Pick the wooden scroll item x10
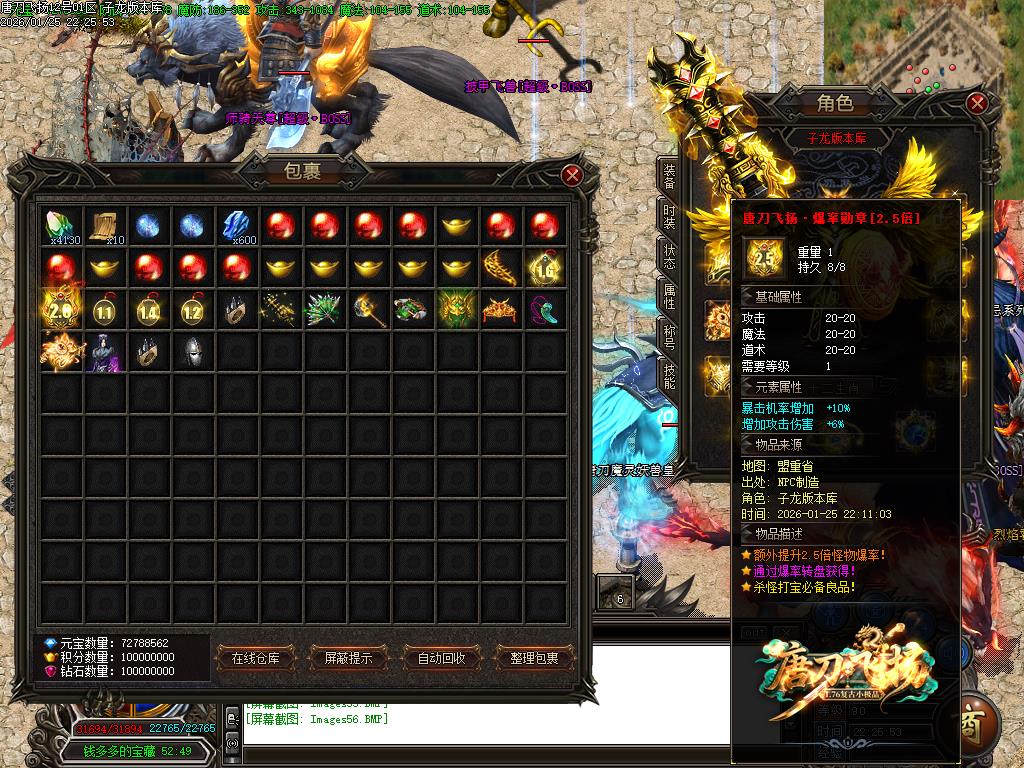Screen dimensions: 1024x768 coord(105,226)
